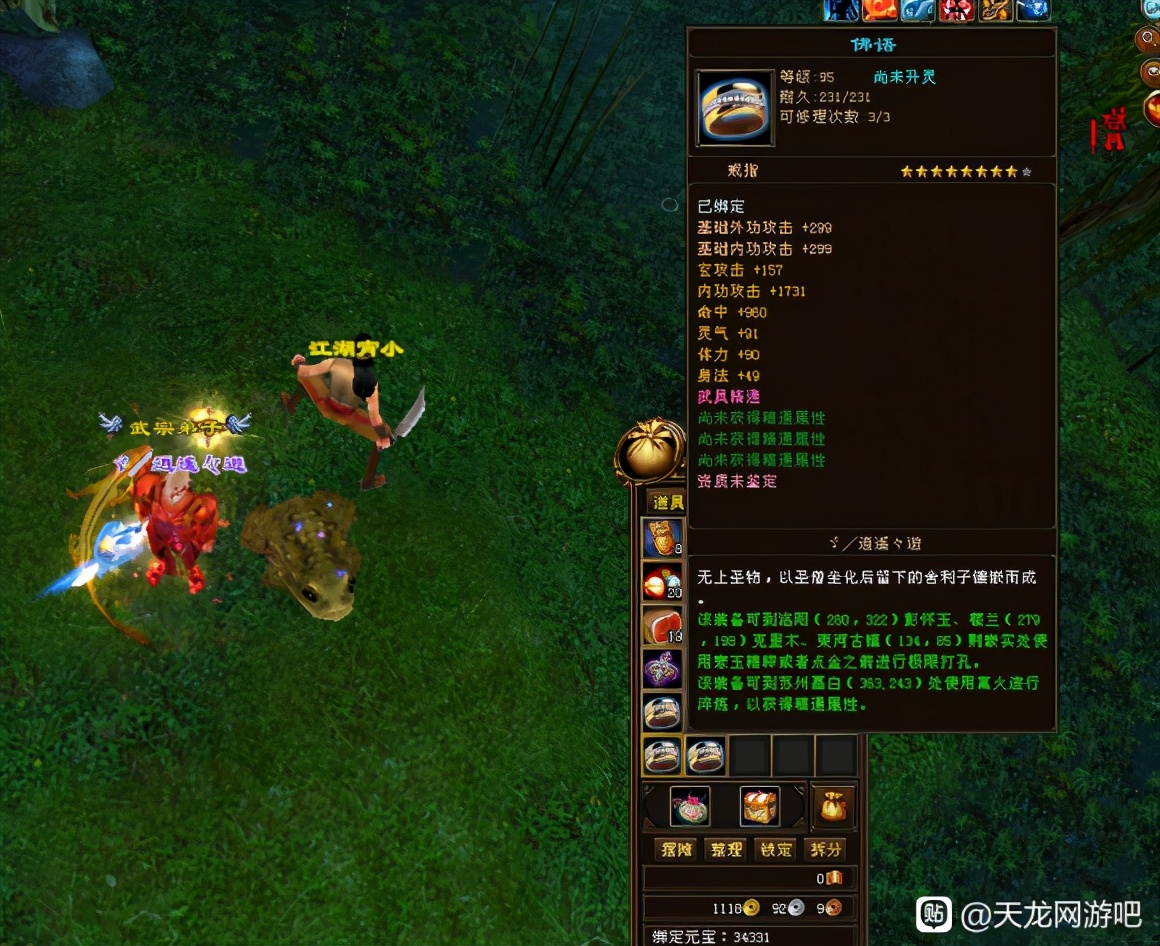Click the 摆摊 (set up stall) button
1160x946 pixels.
[676, 849]
